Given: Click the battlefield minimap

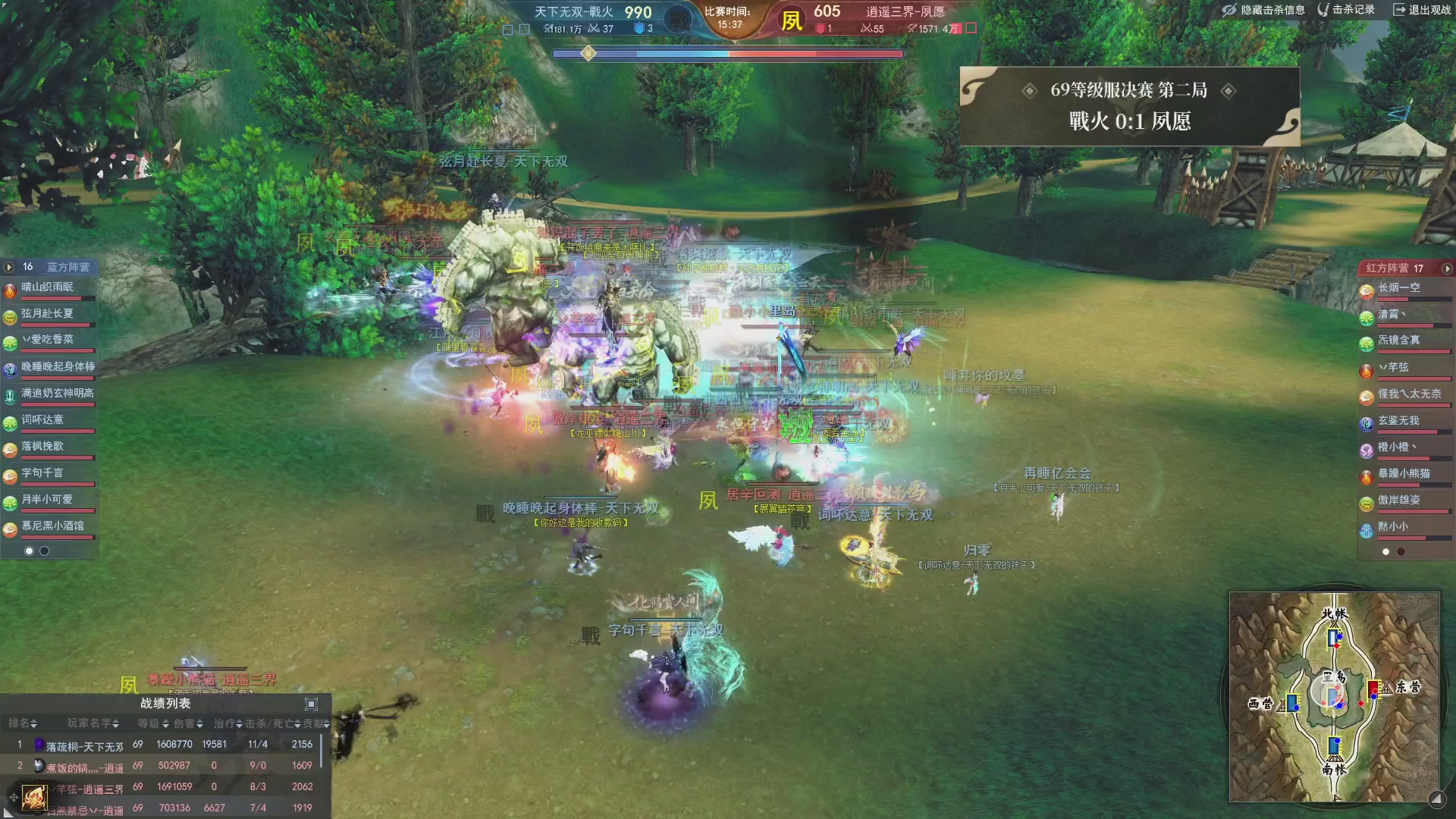Looking at the screenshot, I should point(1334,696).
